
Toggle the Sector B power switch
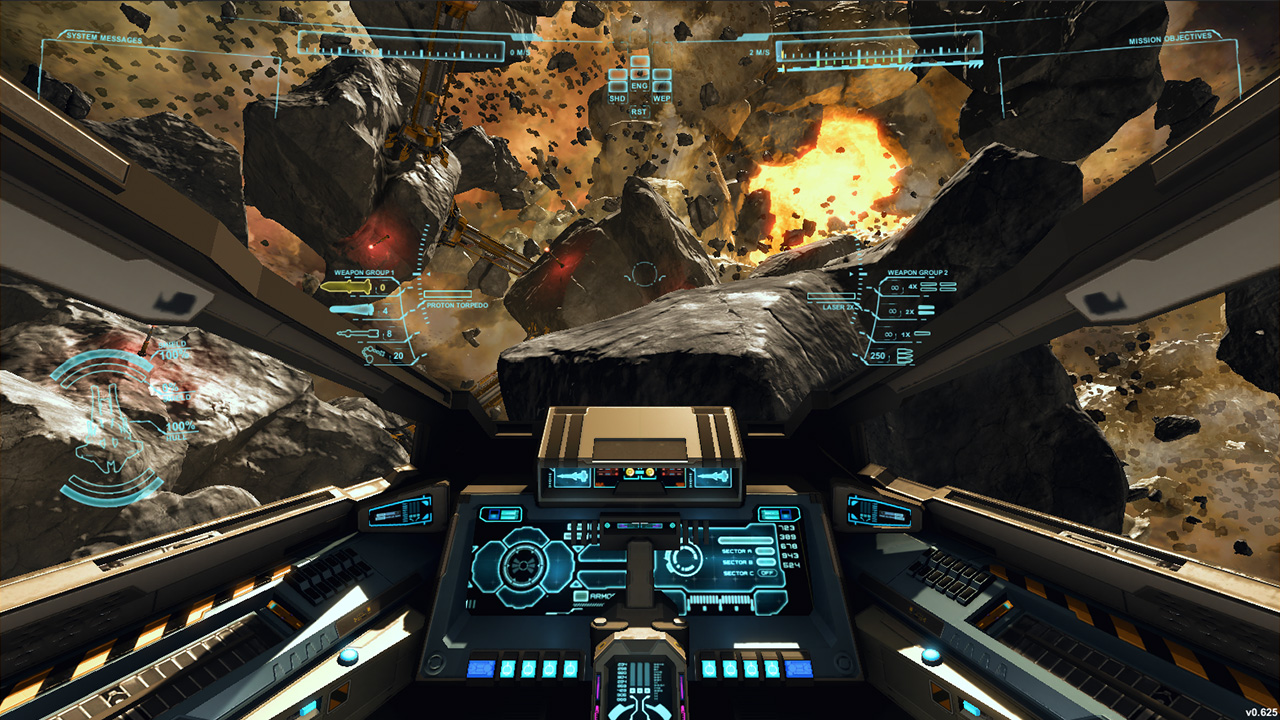click(x=764, y=562)
